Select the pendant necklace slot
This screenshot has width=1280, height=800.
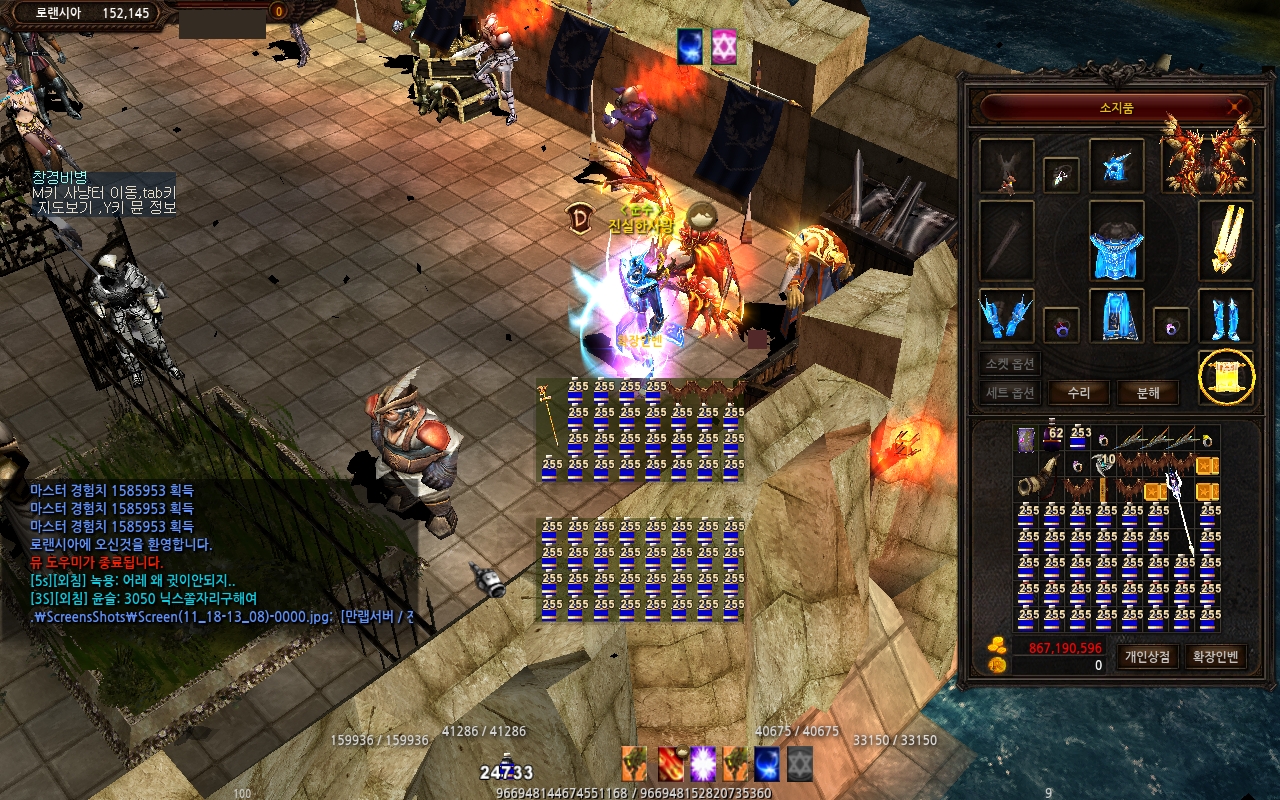click(1061, 175)
